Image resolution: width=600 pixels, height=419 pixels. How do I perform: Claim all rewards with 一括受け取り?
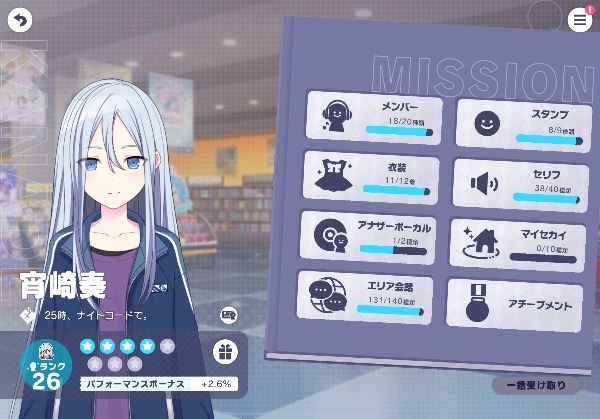pyautogui.click(x=535, y=385)
